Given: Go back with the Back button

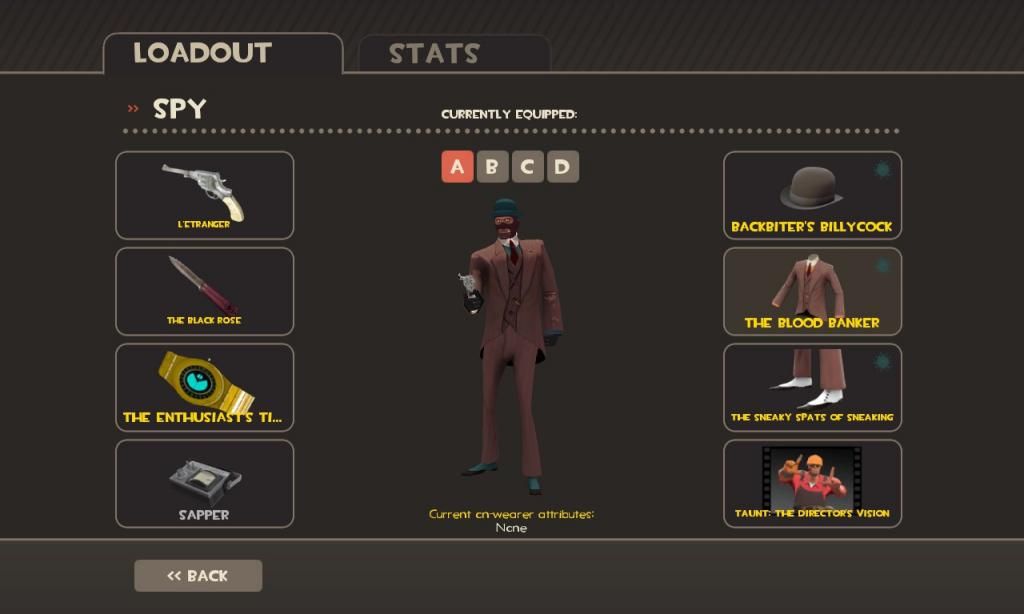Looking at the screenshot, I should 198,576.
